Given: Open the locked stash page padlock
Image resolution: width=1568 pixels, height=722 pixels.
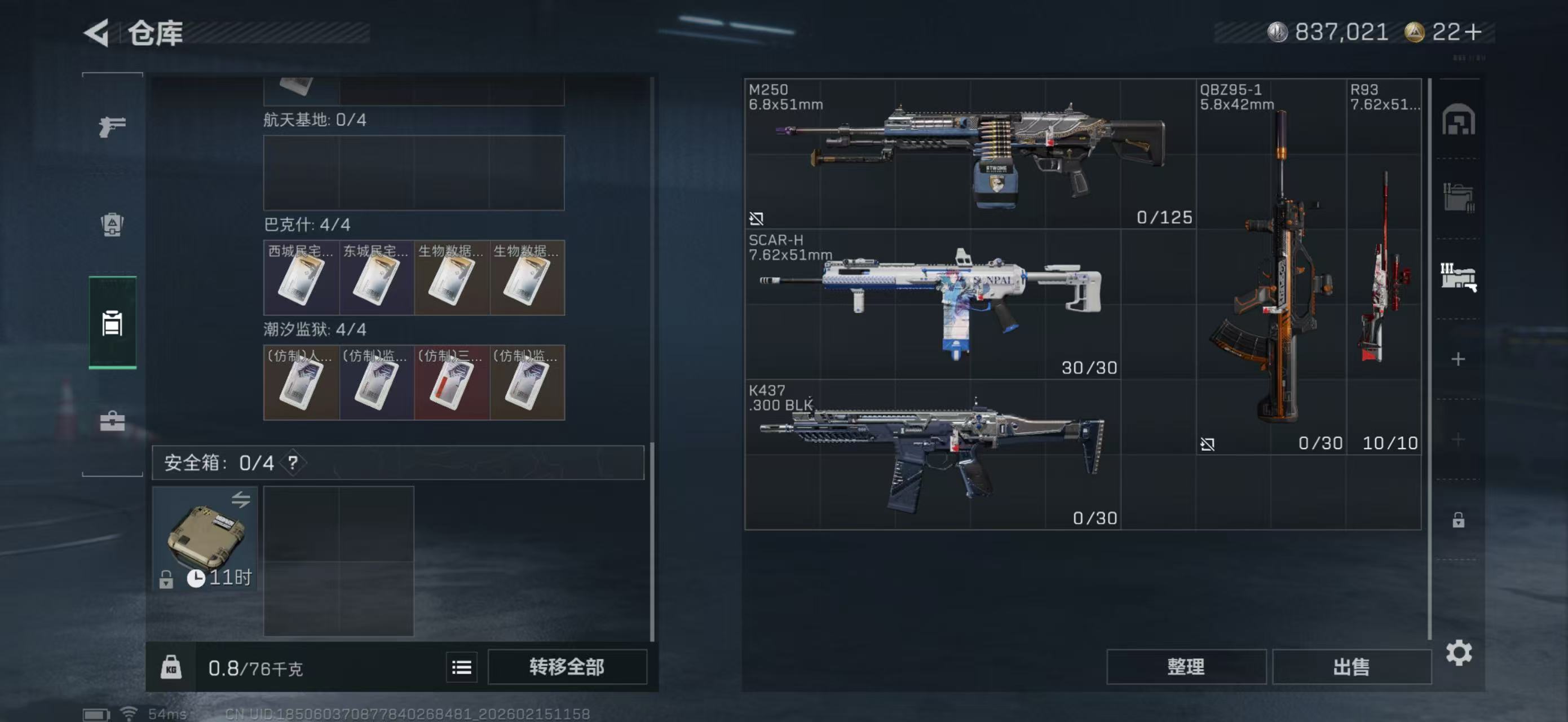Looking at the screenshot, I should pyautogui.click(x=1458, y=520).
